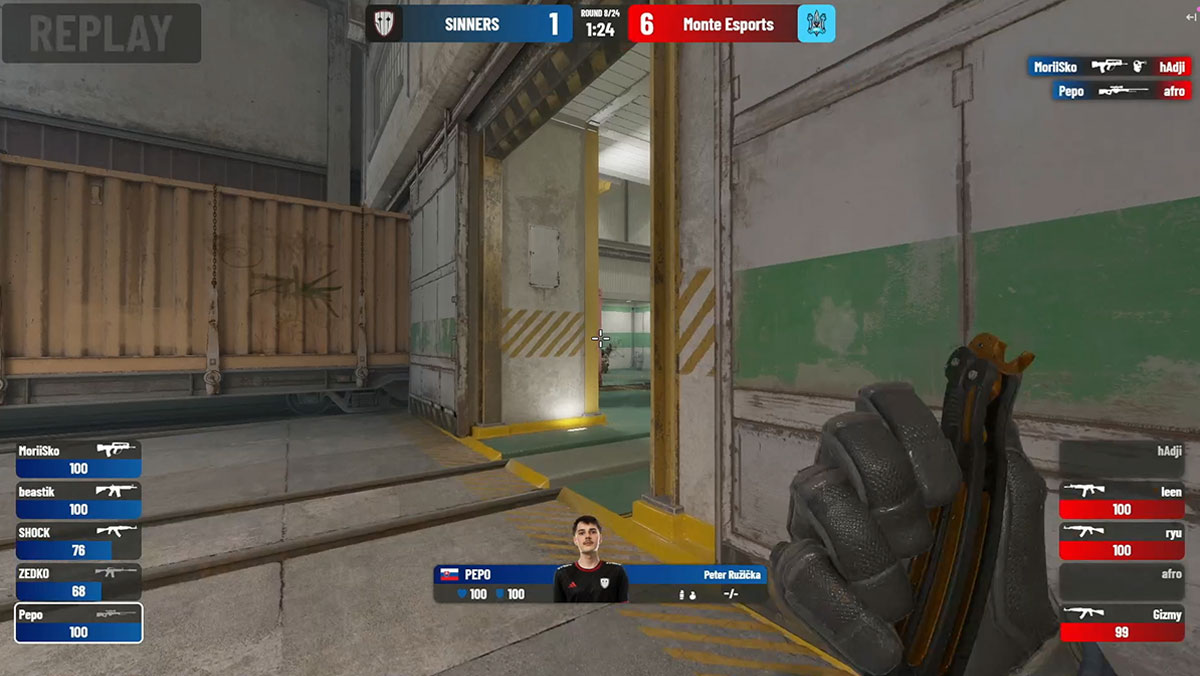Viewport: 1200px width, 676px height.
Task: Select ZEDKO's player row
Action: coord(78,582)
